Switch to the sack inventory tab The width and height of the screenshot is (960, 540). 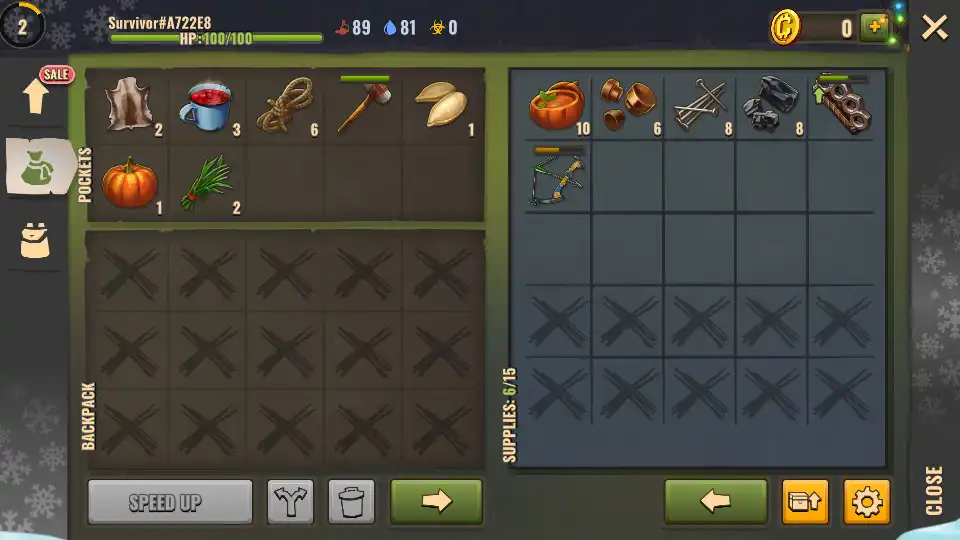click(x=37, y=167)
